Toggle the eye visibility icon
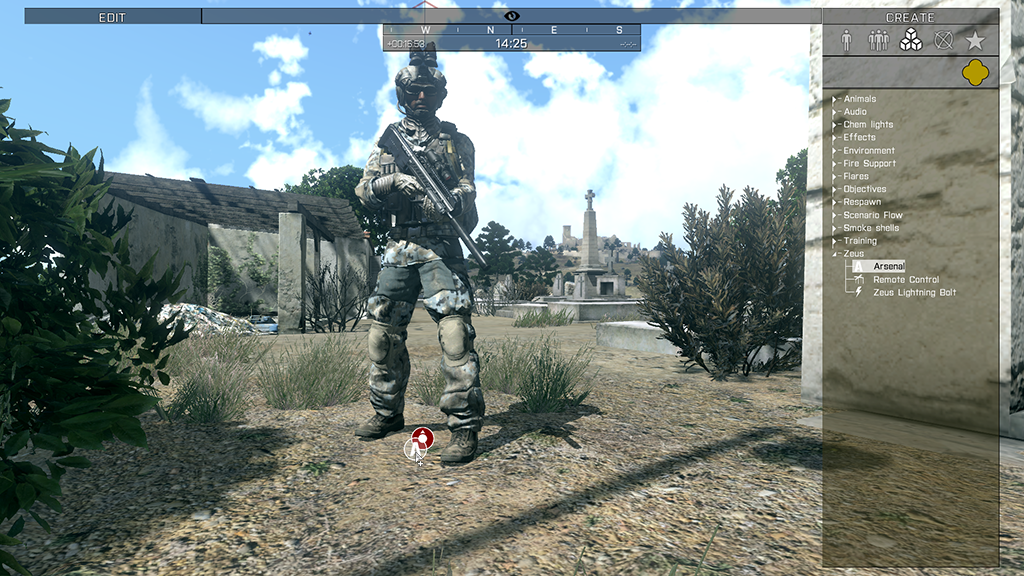Viewport: 1024px width, 576px height. point(512,16)
